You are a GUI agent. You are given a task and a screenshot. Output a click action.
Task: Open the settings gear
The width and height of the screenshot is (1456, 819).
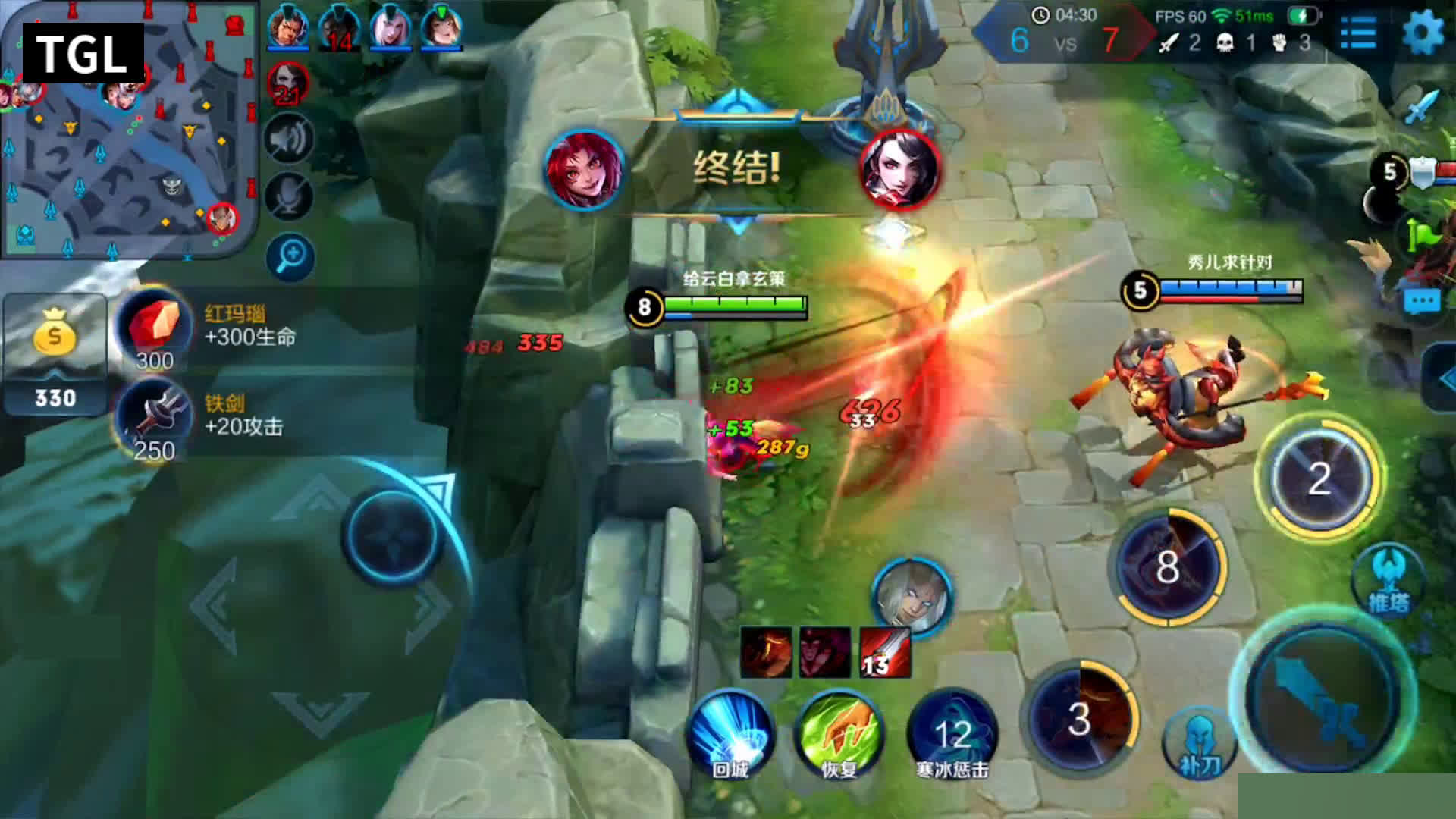click(1422, 33)
